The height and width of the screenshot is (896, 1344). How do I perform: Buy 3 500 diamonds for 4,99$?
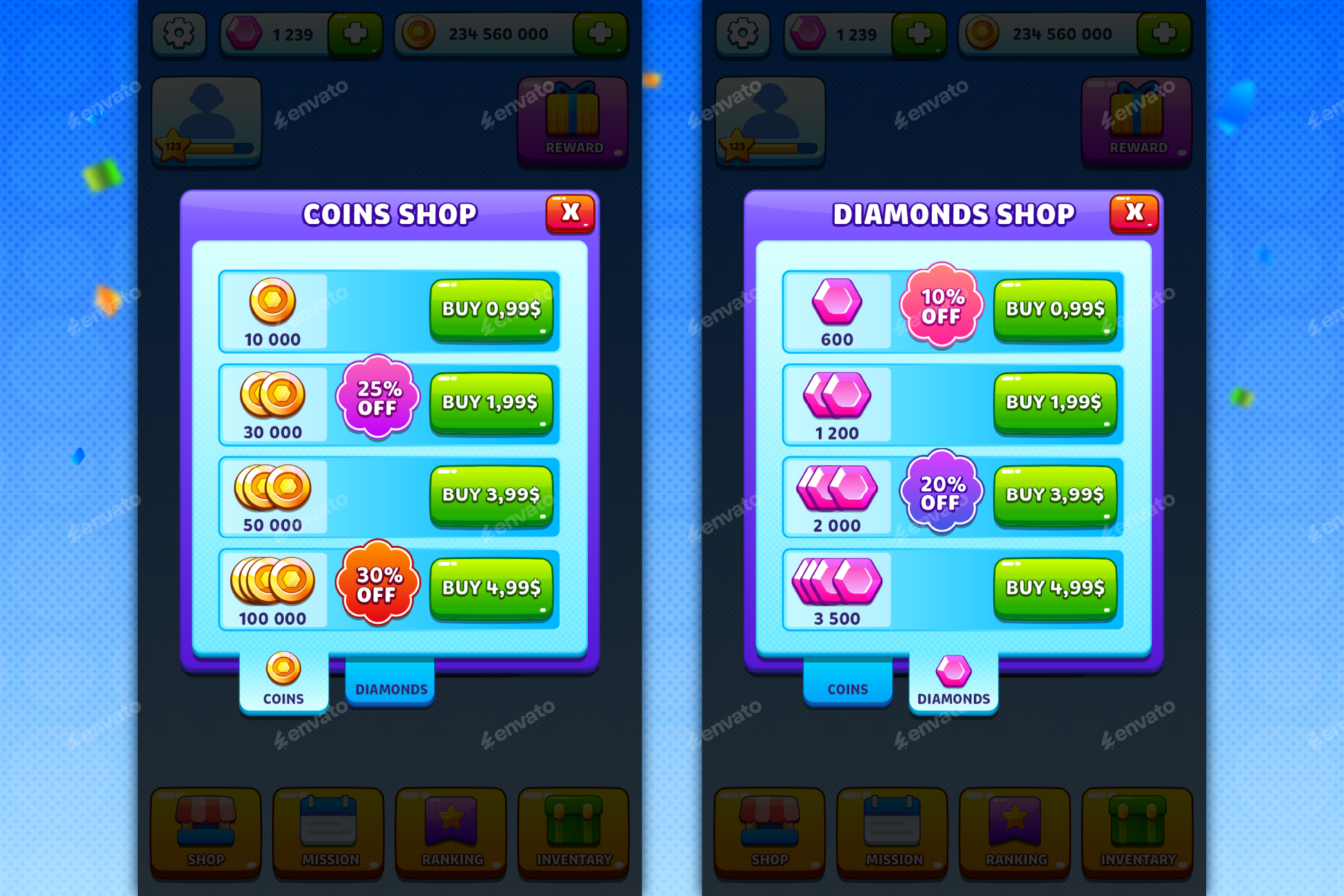click(1055, 589)
